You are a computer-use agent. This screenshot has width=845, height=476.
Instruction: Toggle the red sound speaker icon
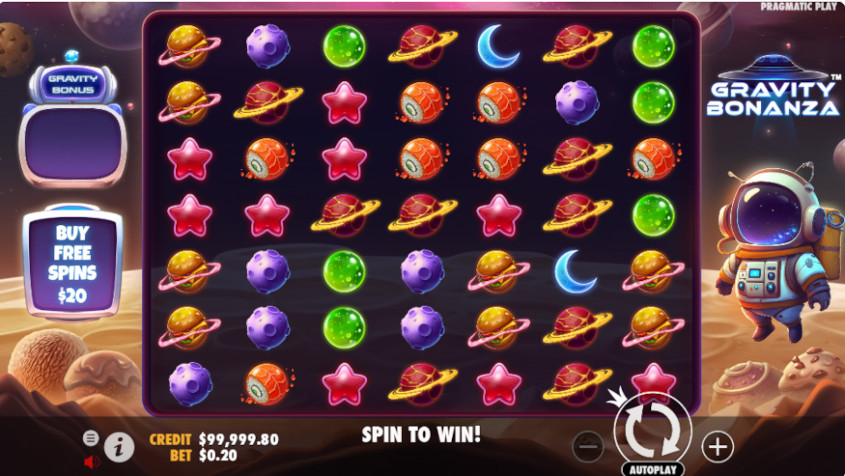[91, 462]
